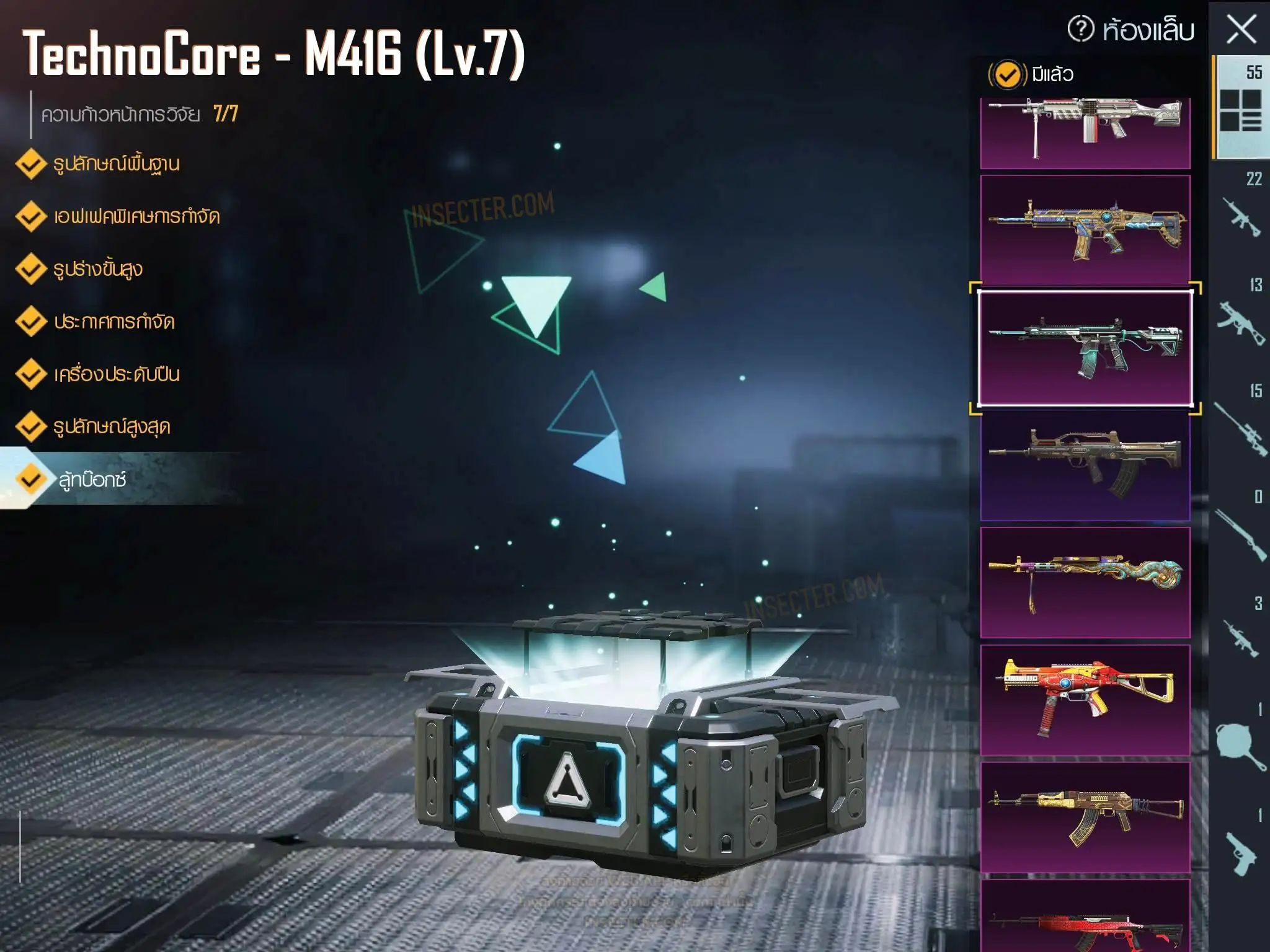Select the เอฟเฟคพิเศษการกำจัด upgrade level
The width and height of the screenshot is (1270, 952).
[136, 217]
